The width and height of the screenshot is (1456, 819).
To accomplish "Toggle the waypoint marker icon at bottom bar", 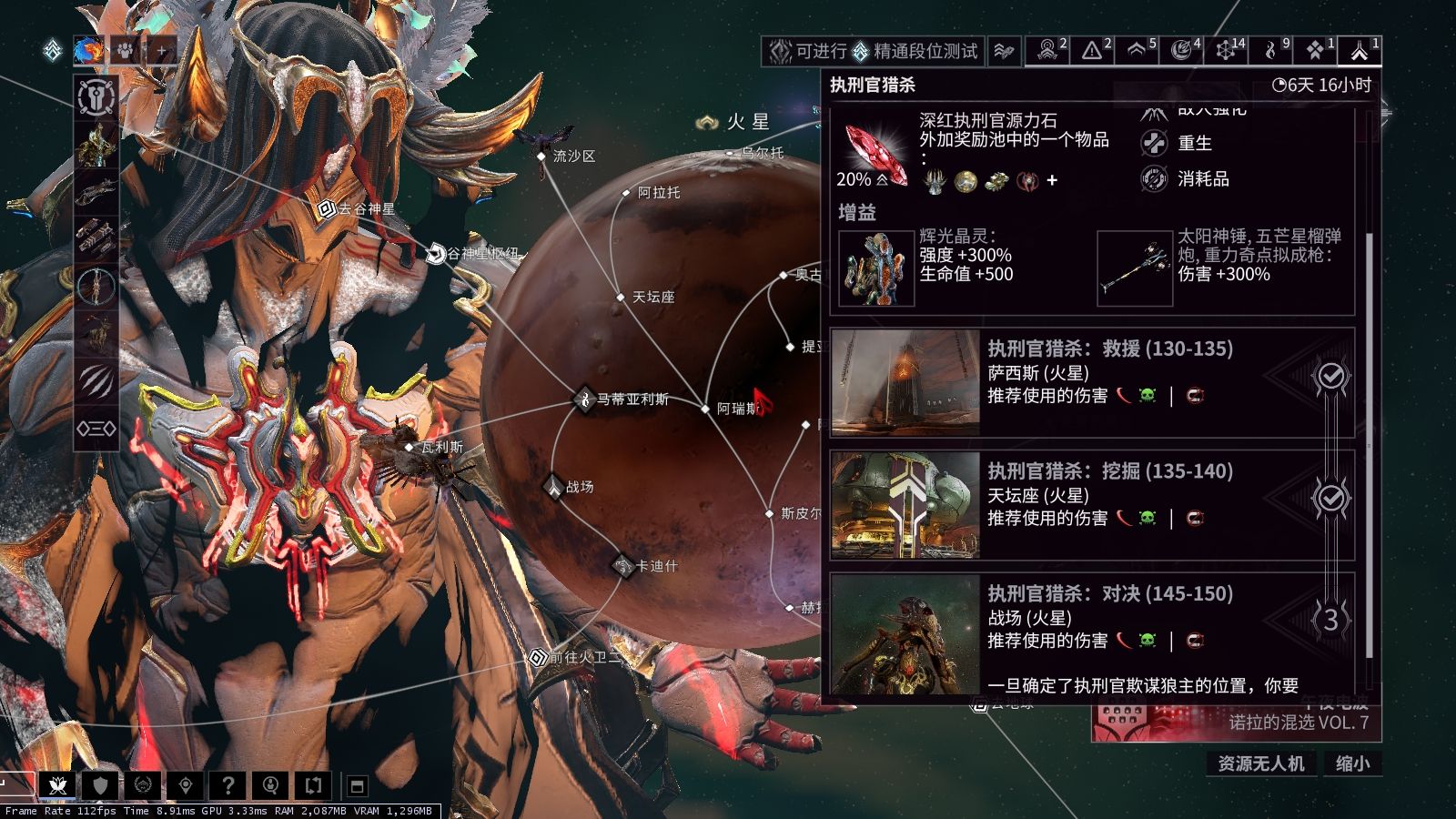I will [187, 786].
